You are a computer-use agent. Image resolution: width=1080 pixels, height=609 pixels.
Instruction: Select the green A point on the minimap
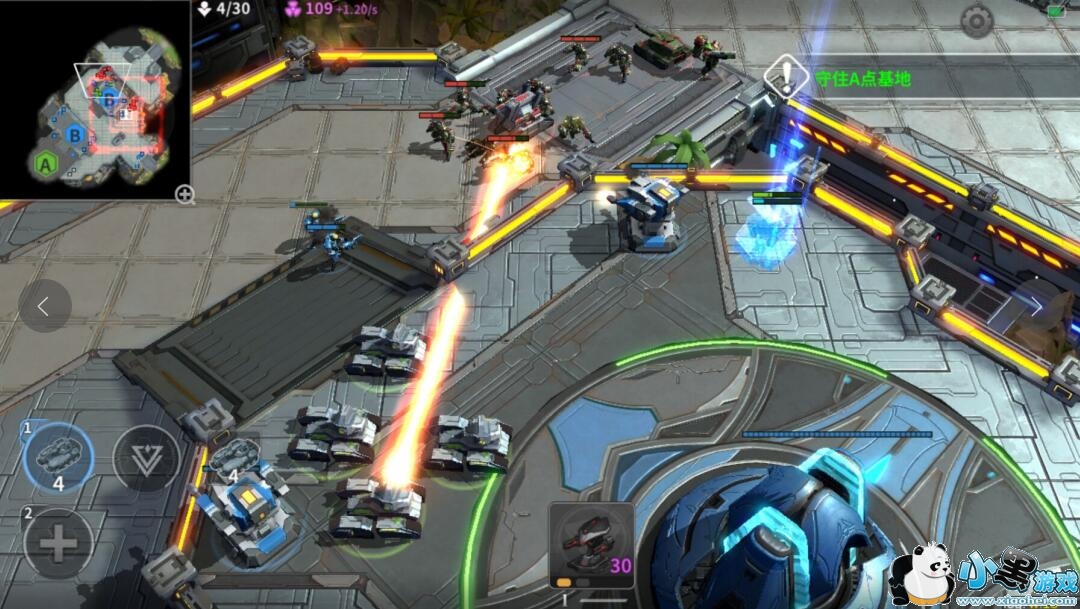pos(45,163)
